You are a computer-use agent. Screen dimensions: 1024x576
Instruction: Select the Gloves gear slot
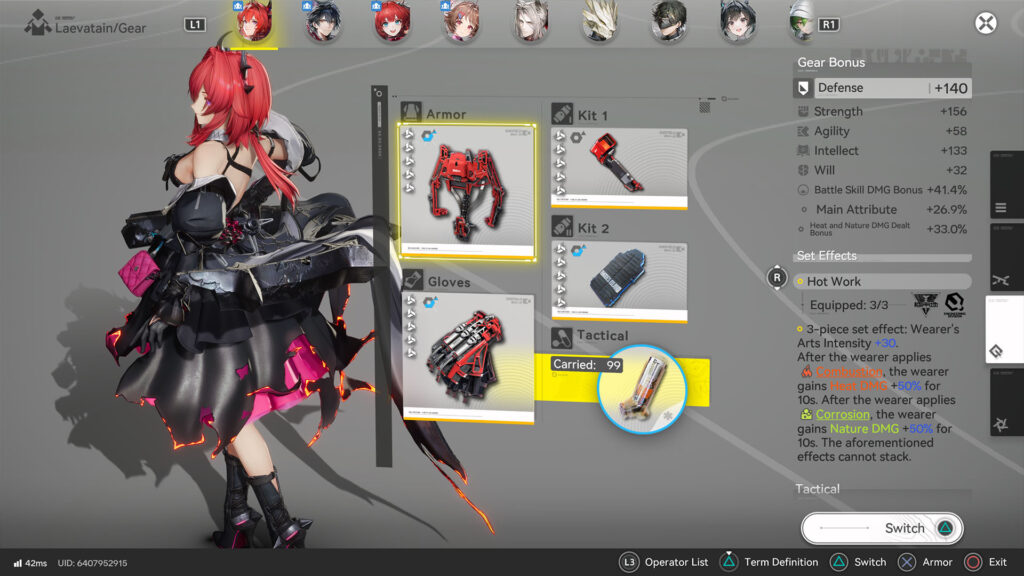click(467, 358)
